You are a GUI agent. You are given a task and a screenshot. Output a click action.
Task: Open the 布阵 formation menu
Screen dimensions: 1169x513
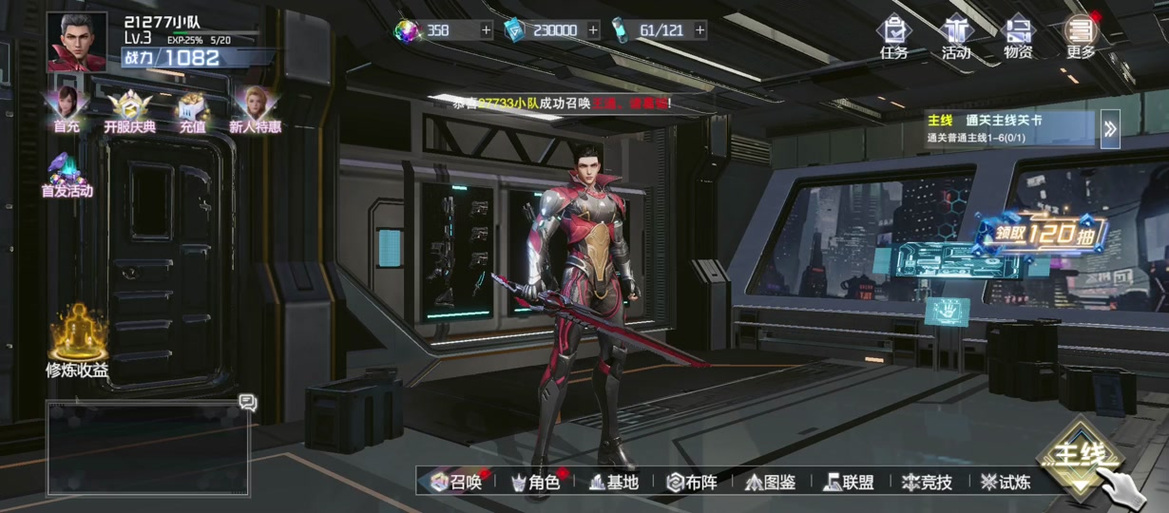[692, 482]
